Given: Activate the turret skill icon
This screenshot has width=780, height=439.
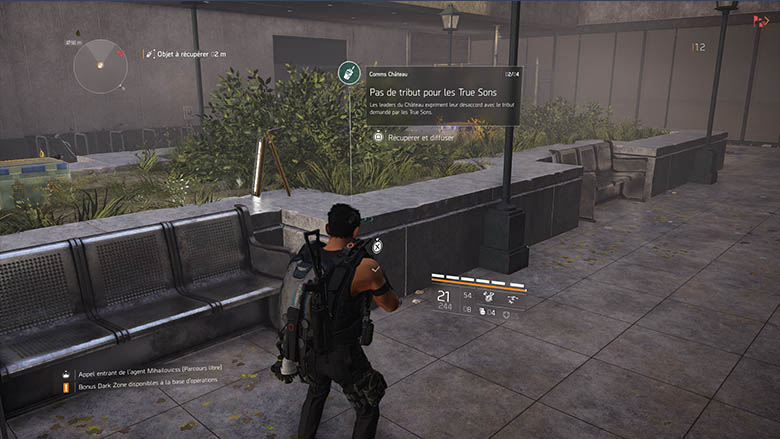Looking at the screenshot, I should (489, 295).
